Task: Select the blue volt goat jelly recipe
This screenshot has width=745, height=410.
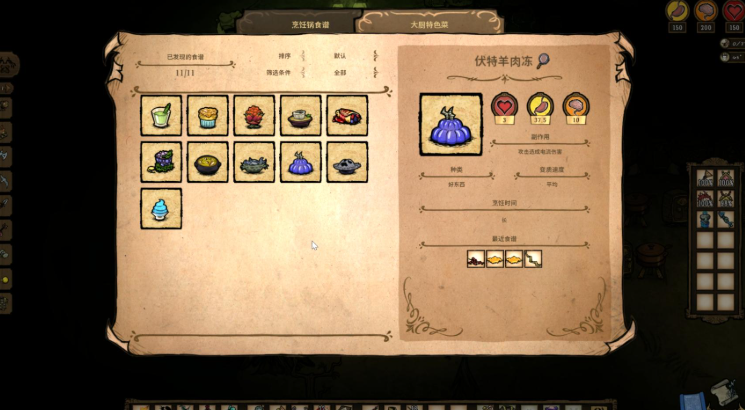Action: (x=301, y=162)
